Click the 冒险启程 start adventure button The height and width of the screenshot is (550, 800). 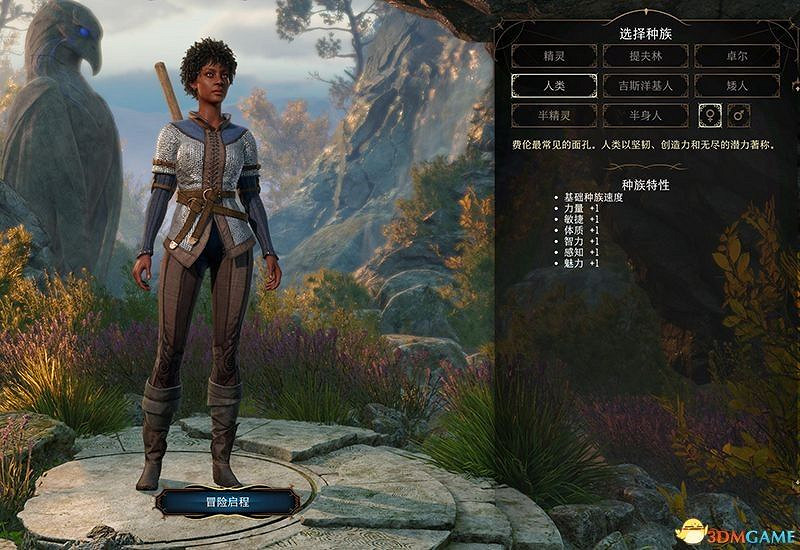pyautogui.click(x=225, y=501)
